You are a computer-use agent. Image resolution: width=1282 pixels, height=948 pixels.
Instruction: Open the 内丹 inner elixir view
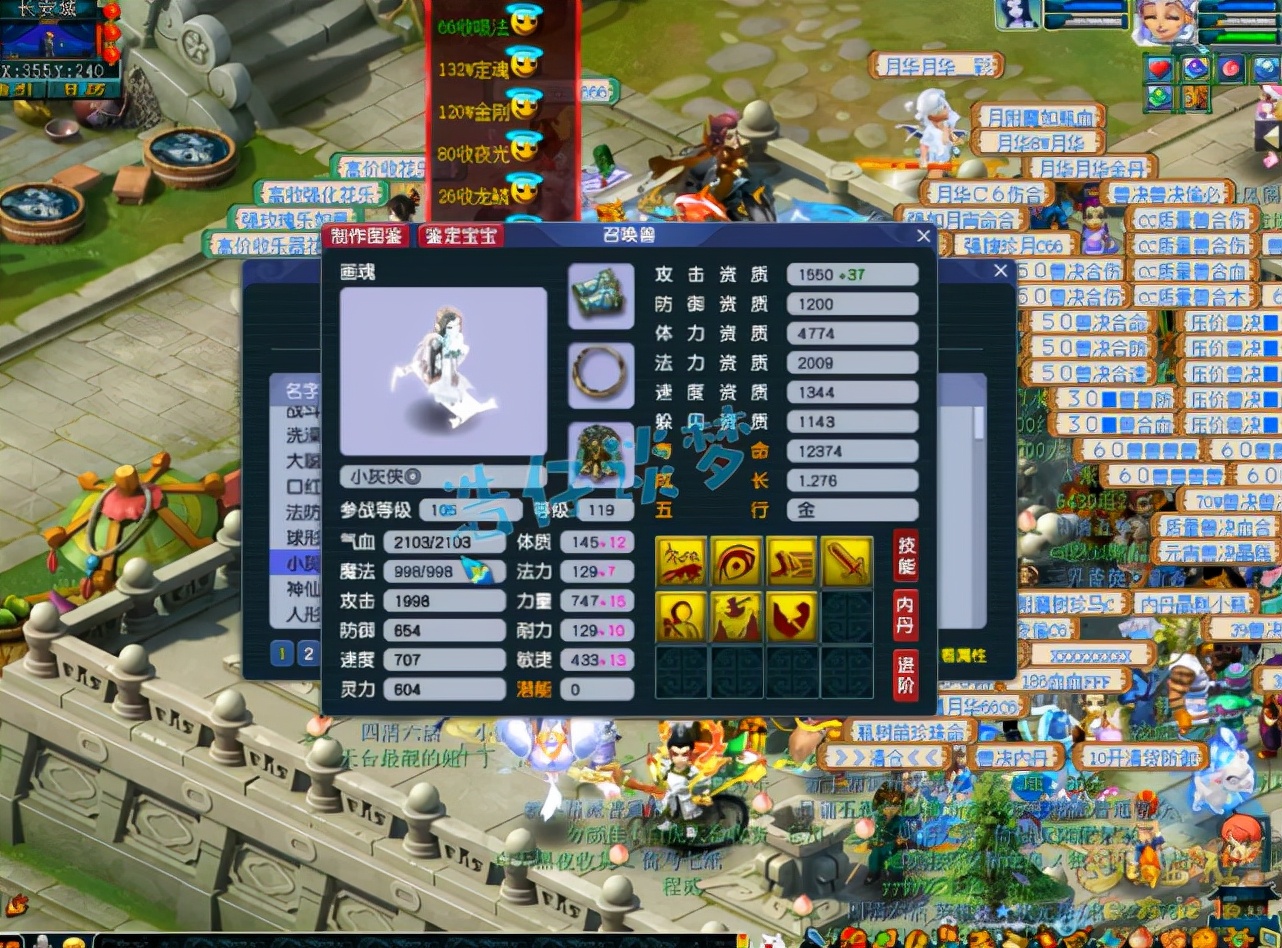point(905,614)
